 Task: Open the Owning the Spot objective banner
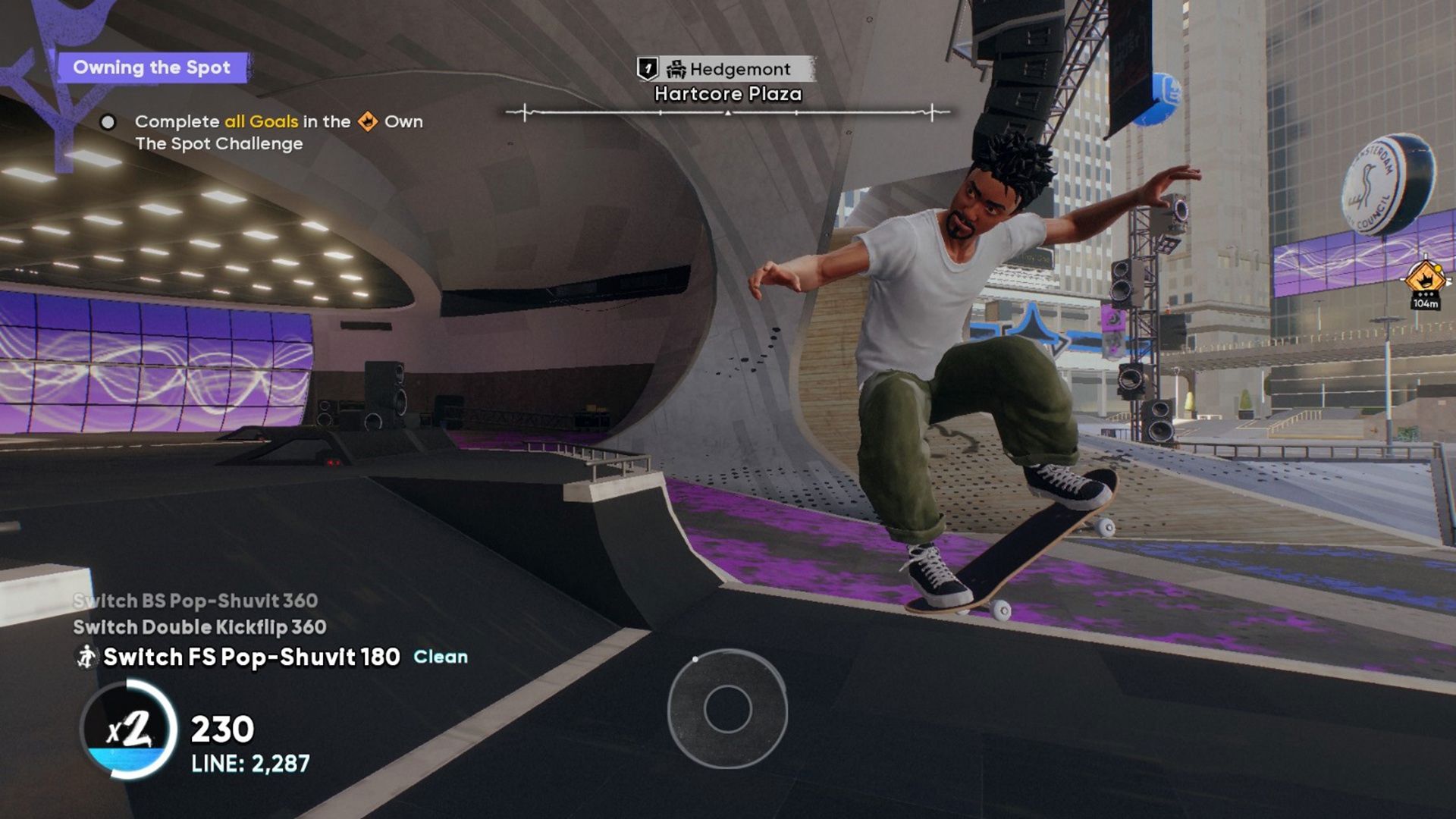(x=152, y=67)
